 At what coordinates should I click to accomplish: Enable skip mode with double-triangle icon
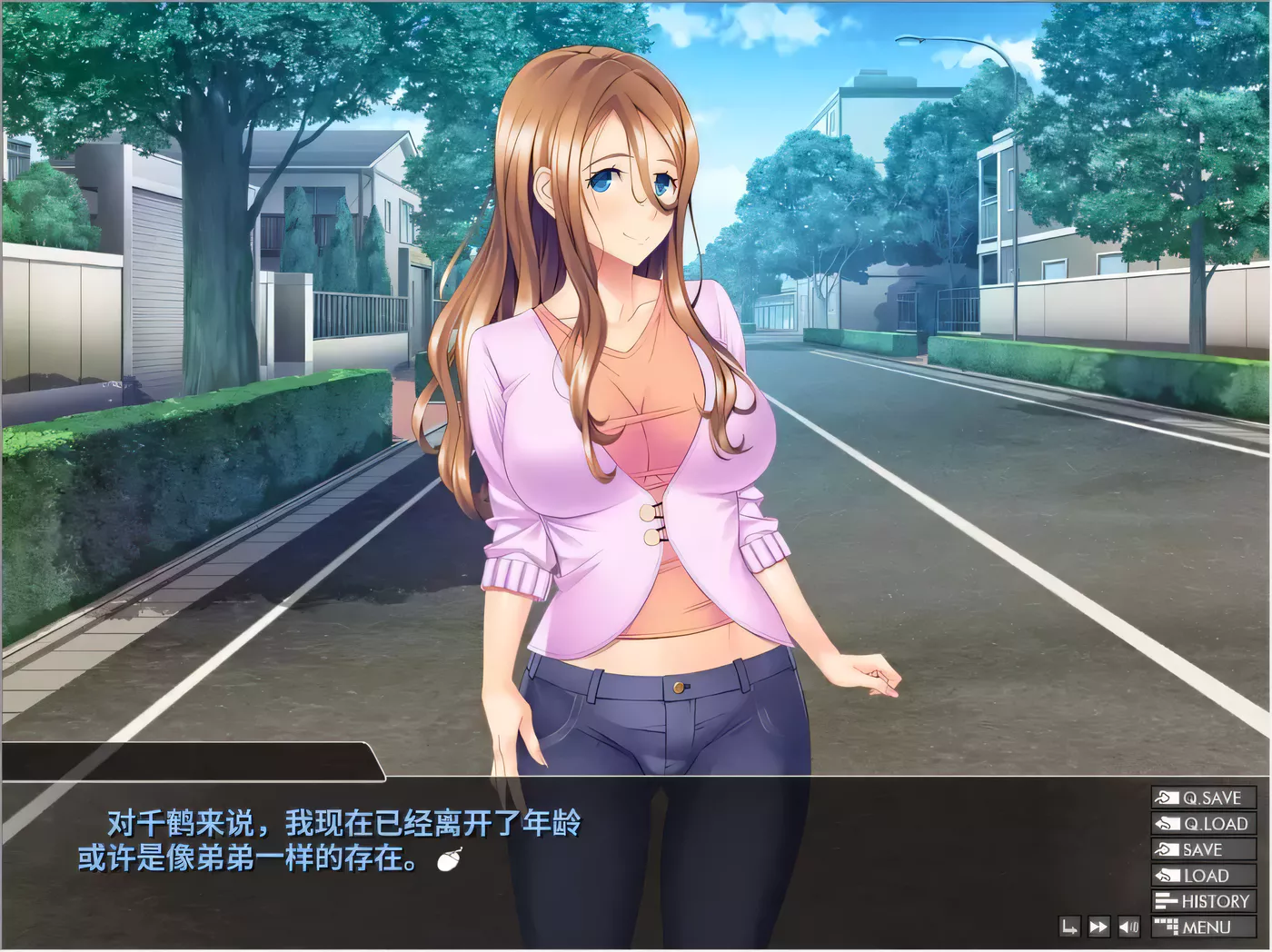click(x=1099, y=927)
